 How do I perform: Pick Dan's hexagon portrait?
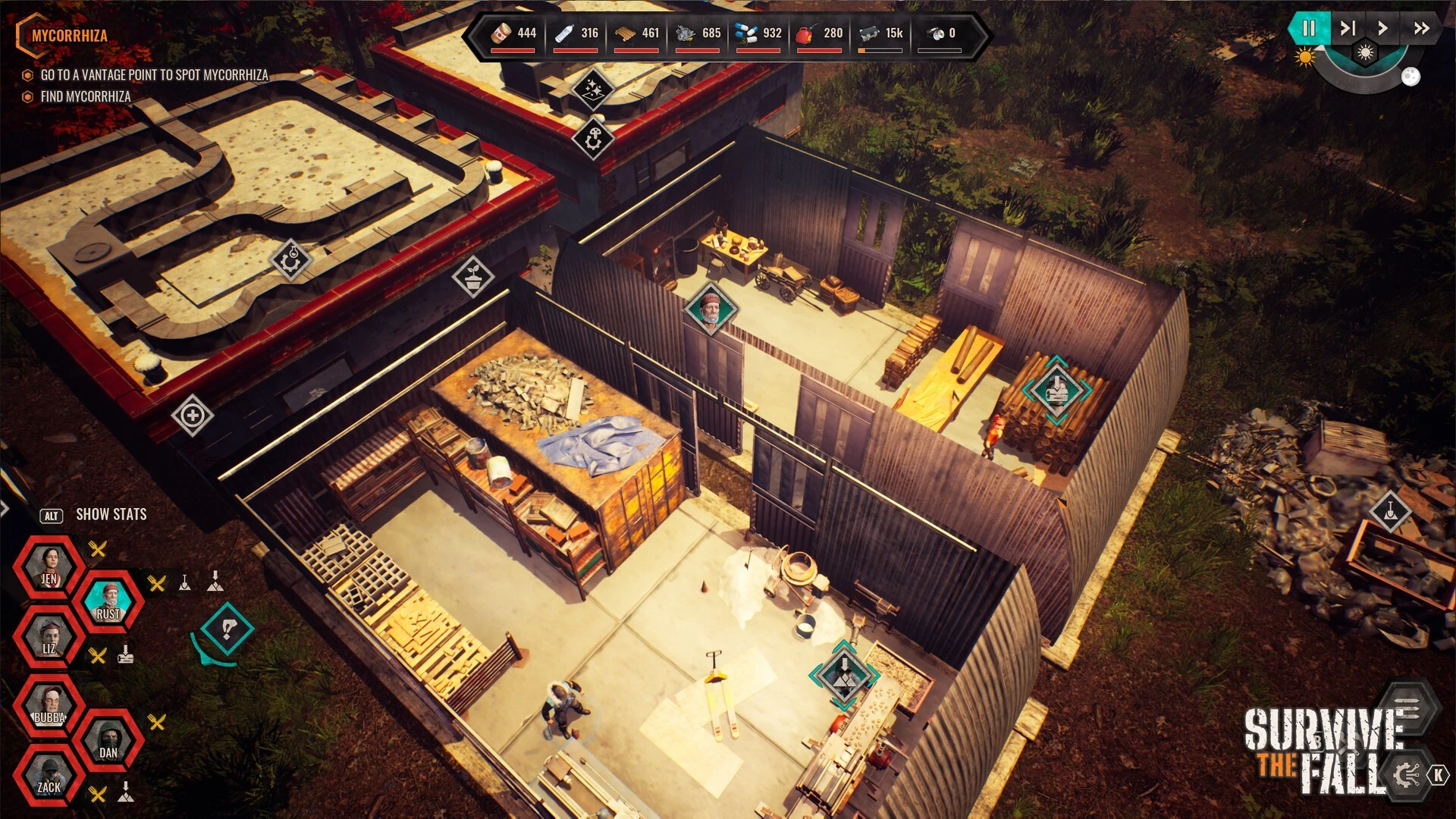click(x=108, y=741)
